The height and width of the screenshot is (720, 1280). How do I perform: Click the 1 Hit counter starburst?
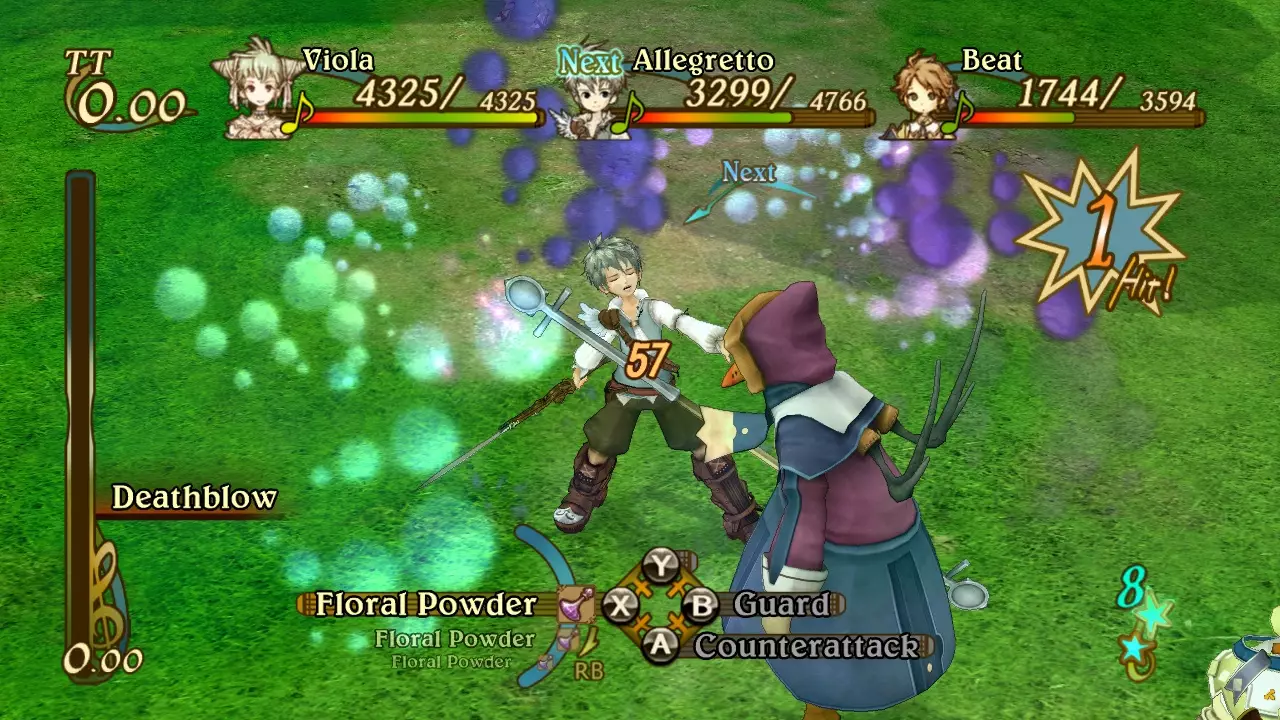(x=1102, y=237)
